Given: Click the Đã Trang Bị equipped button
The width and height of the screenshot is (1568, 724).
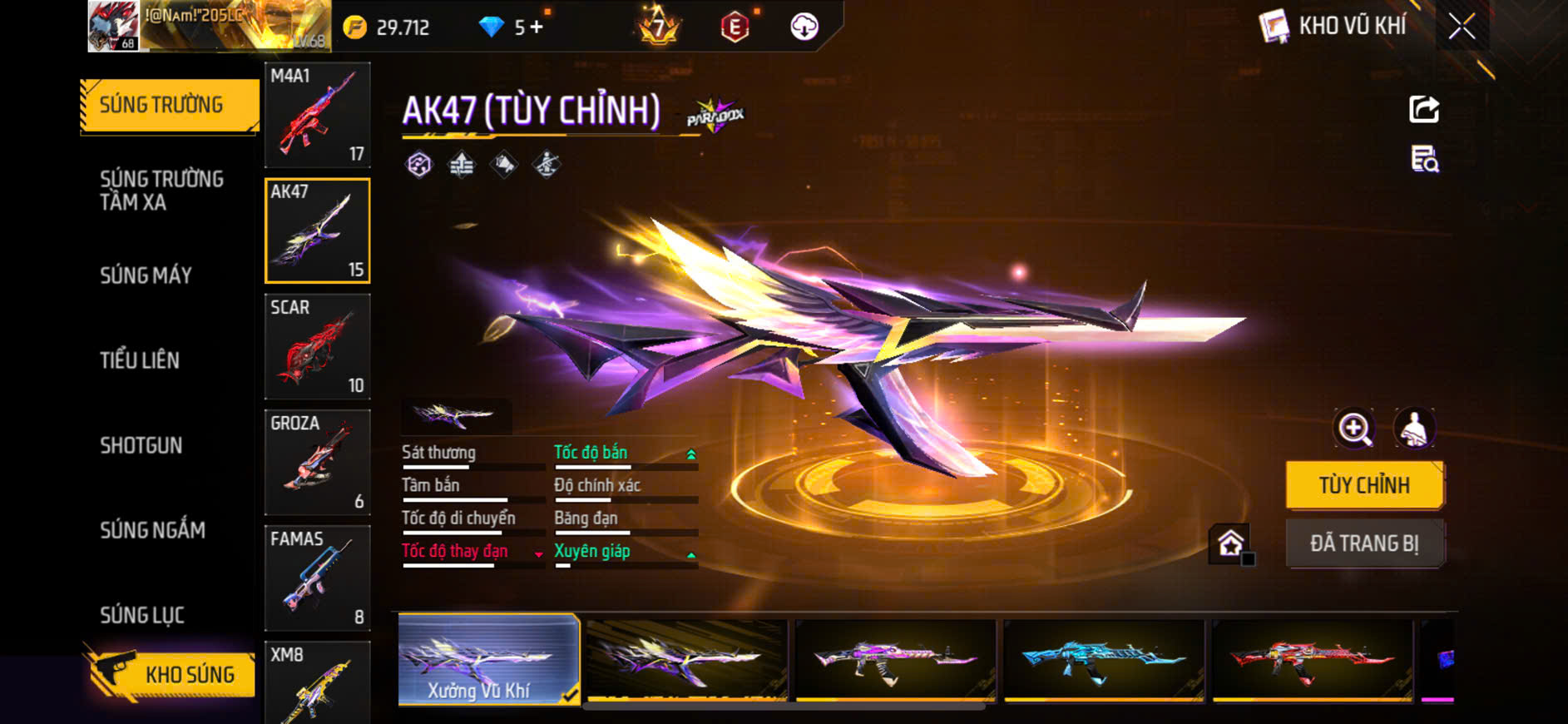Looking at the screenshot, I should pos(1364,543).
